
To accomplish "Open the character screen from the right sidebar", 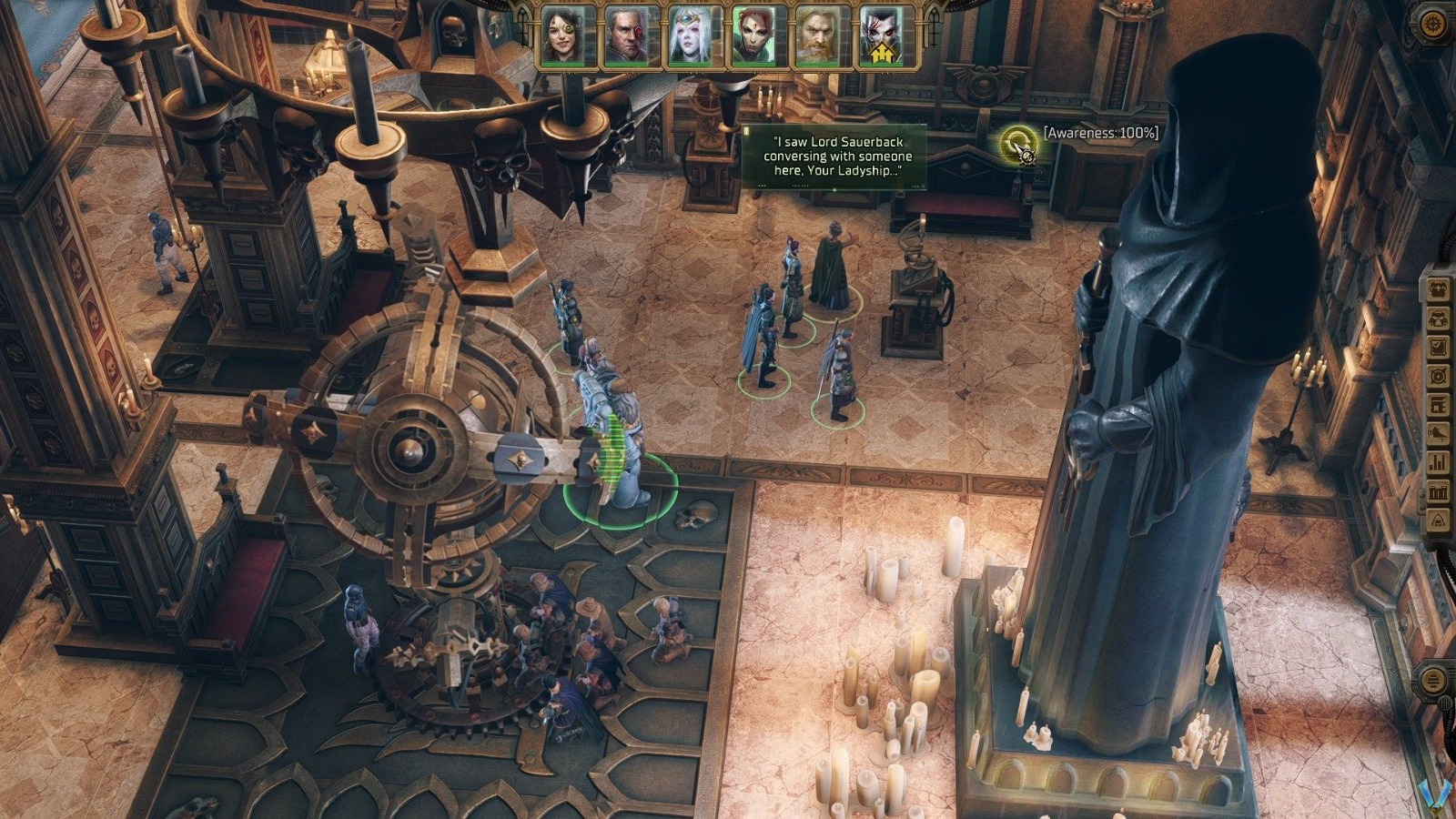I will click(x=1440, y=290).
